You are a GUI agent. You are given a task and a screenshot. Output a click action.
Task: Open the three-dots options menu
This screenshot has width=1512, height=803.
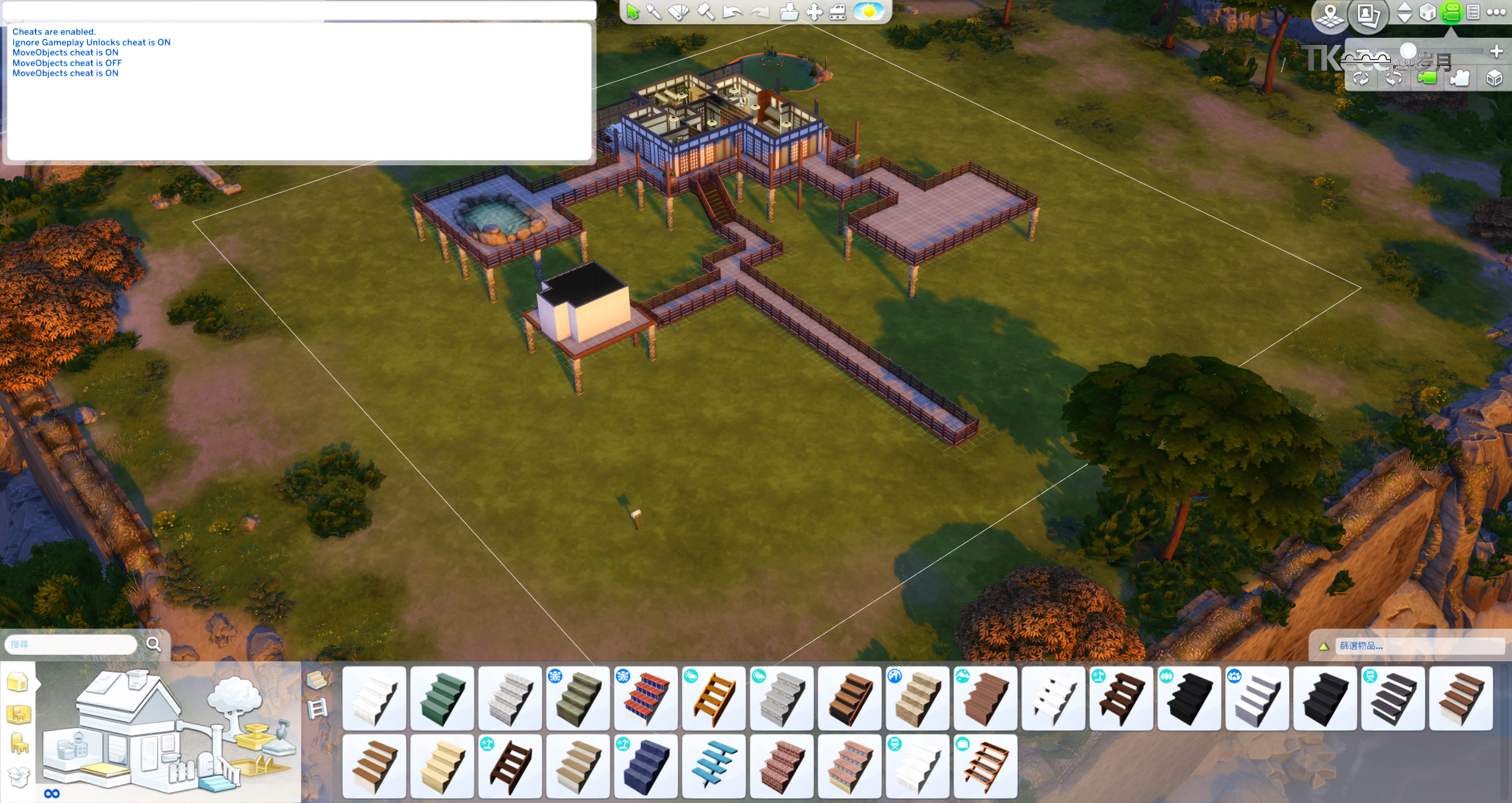click(1496, 12)
